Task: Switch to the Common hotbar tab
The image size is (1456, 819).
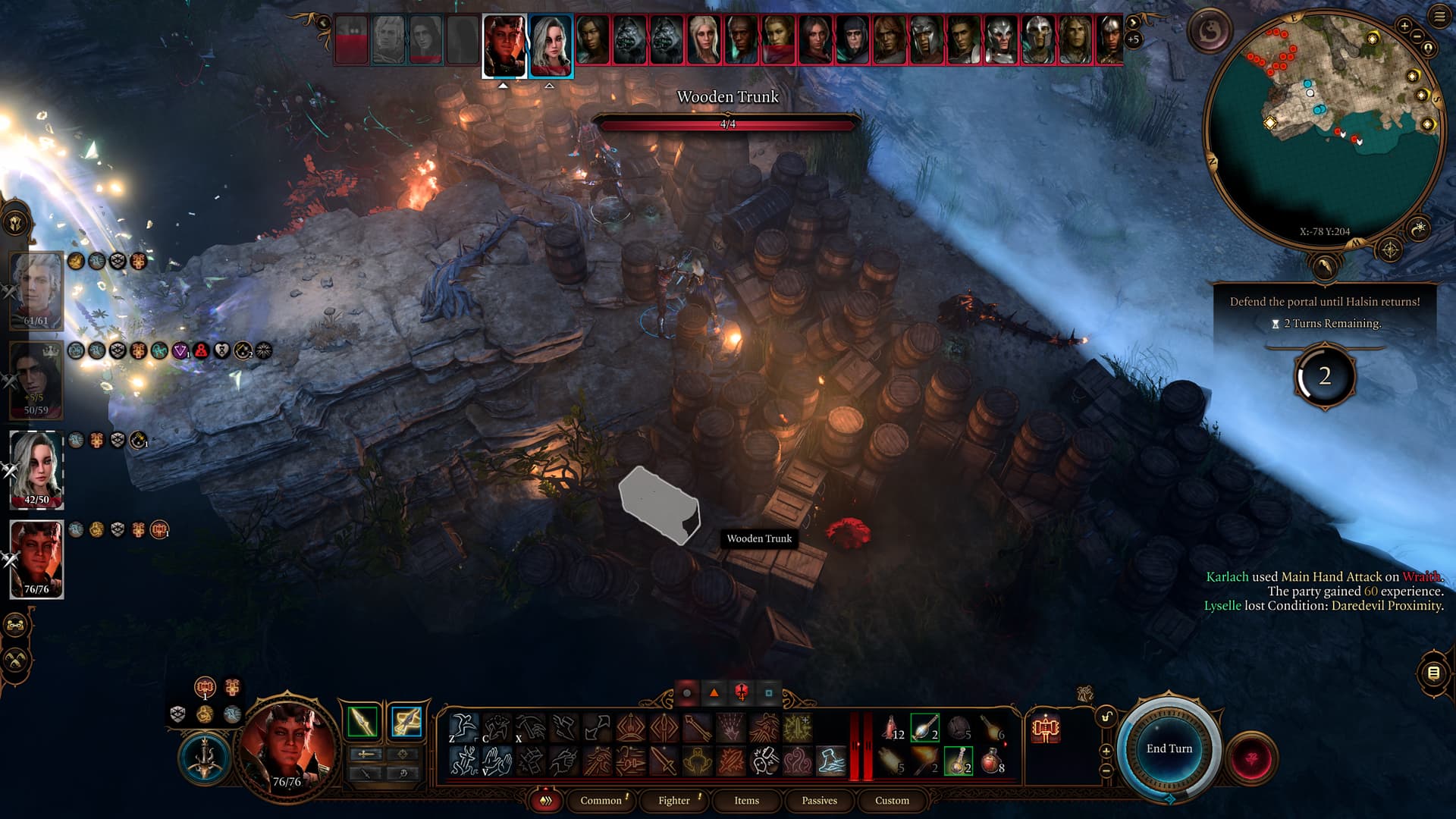Action: (601, 800)
